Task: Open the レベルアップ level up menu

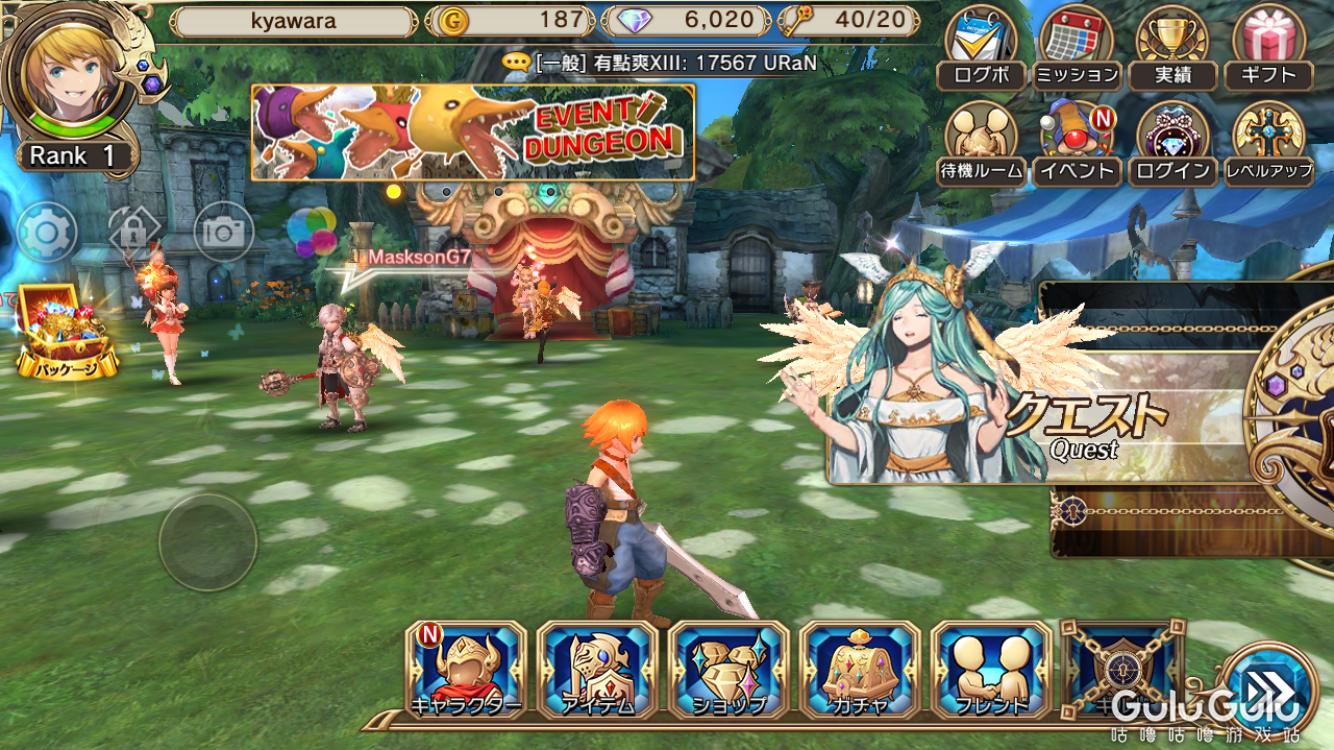Action: click(x=1270, y=144)
